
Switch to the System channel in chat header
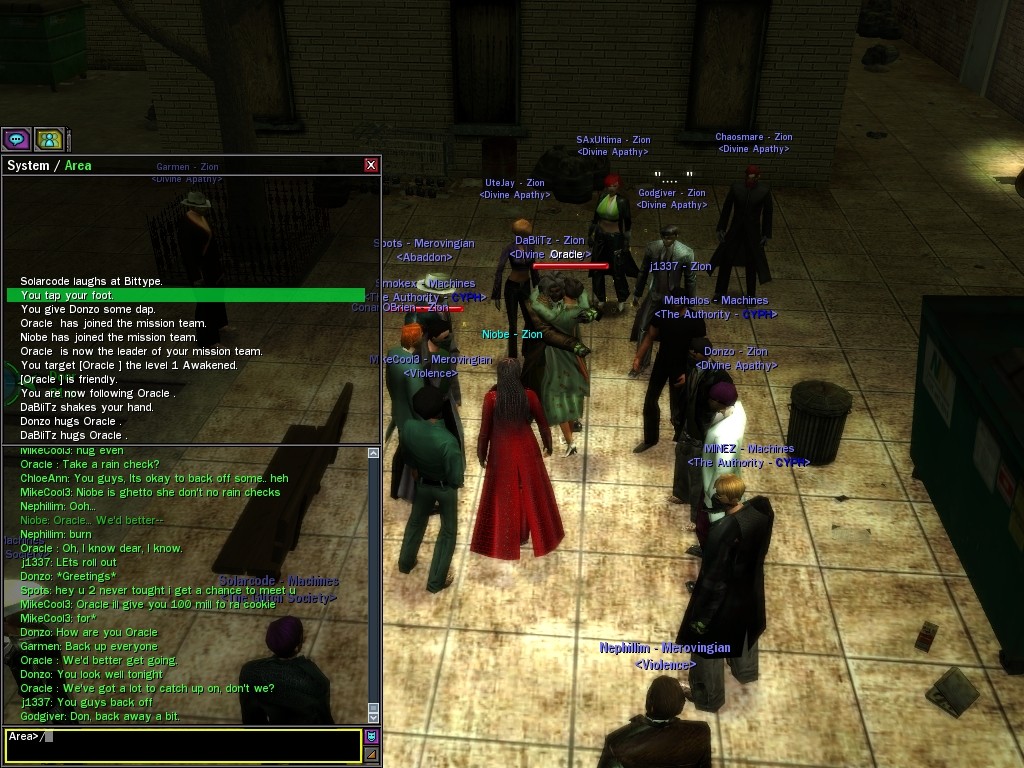coord(28,165)
